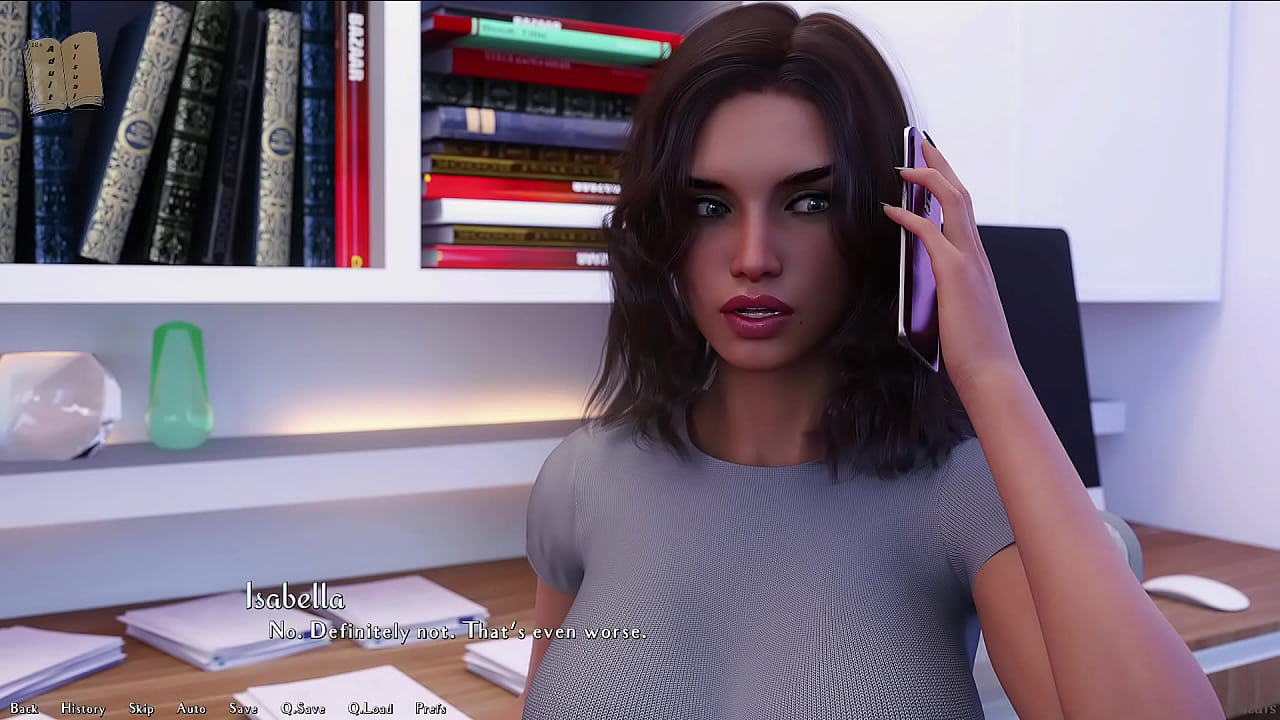Click the green lamp on the shelf
This screenshot has width=1280, height=720.
[178, 385]
